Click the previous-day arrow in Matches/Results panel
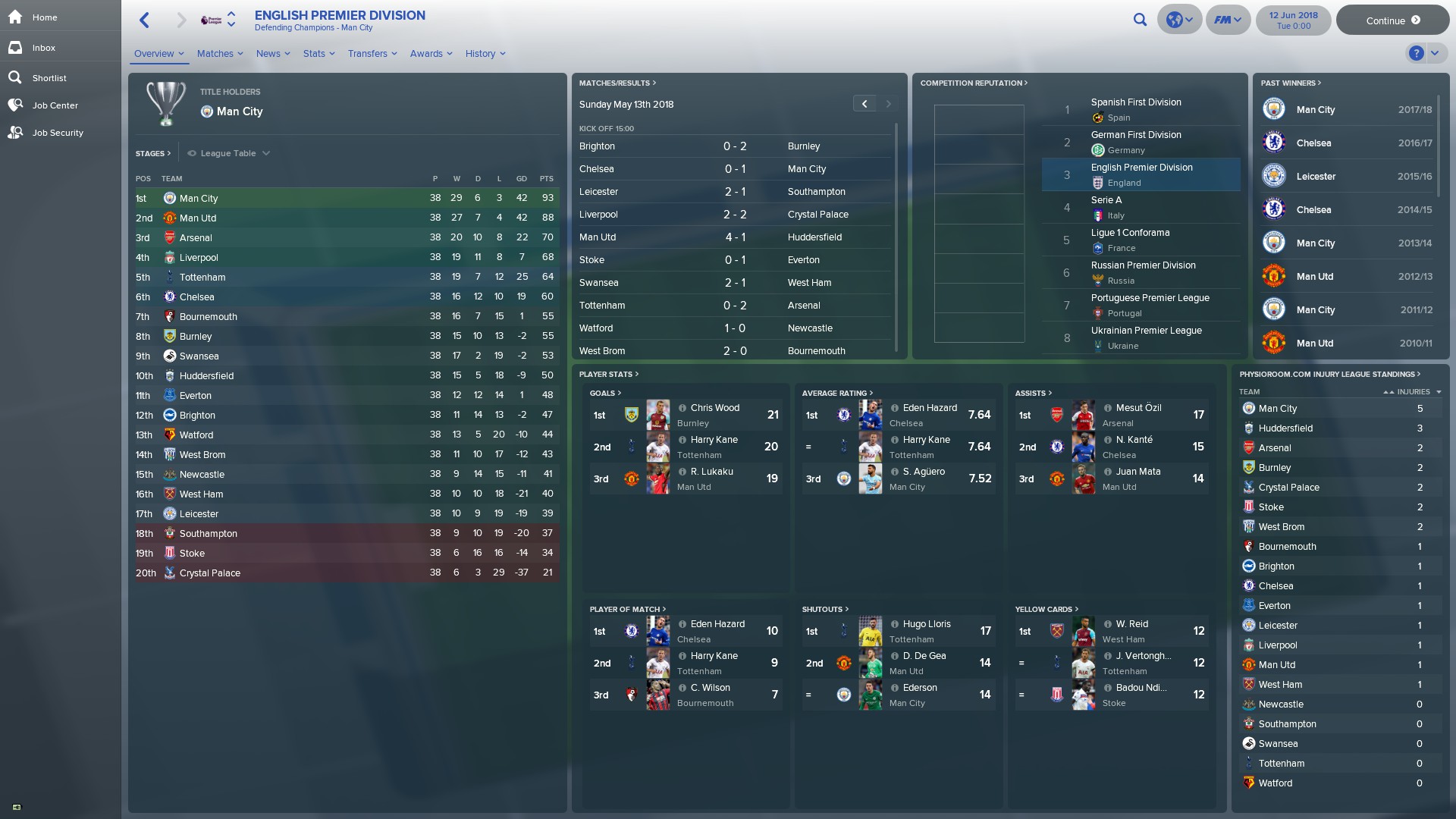 pos(864,103)
